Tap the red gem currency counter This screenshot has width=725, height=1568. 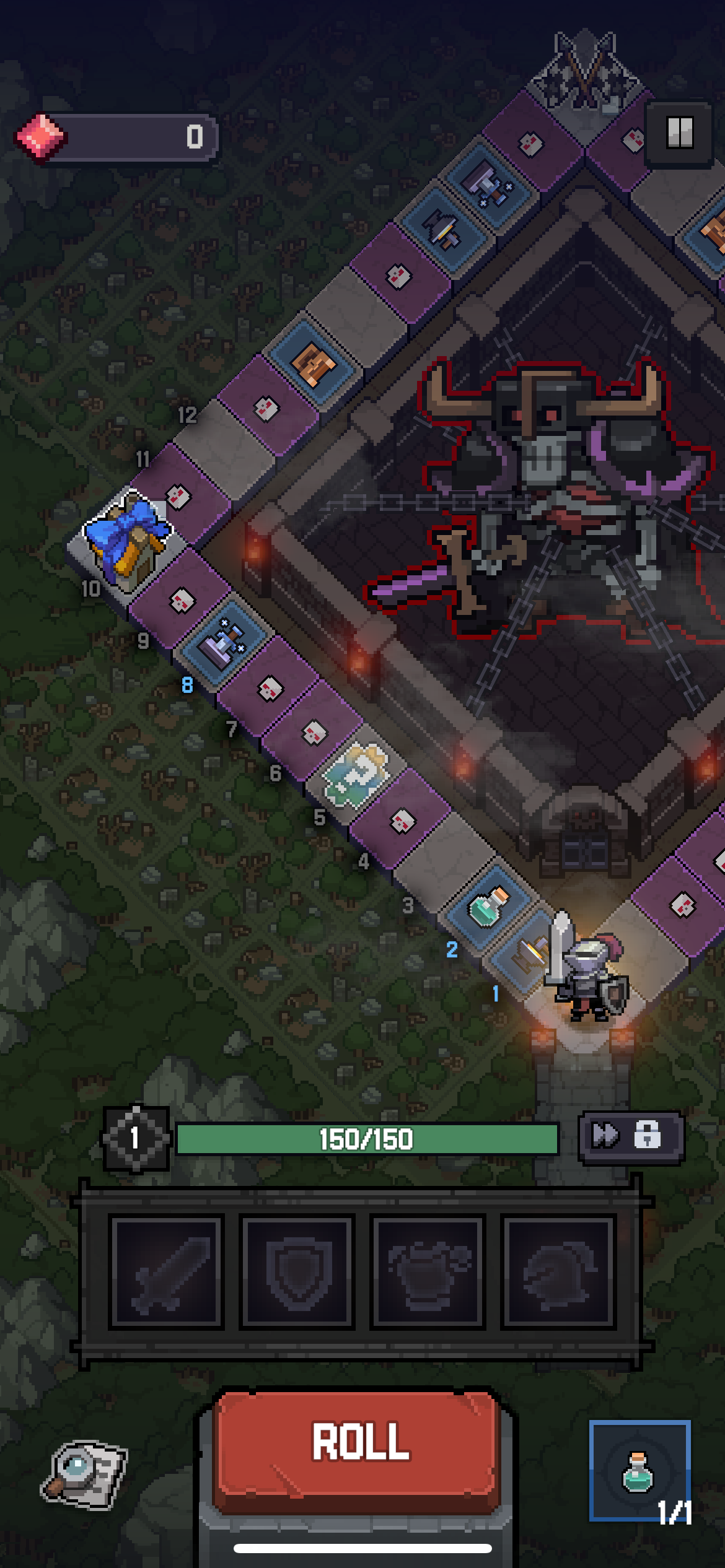tap(116, 137)
